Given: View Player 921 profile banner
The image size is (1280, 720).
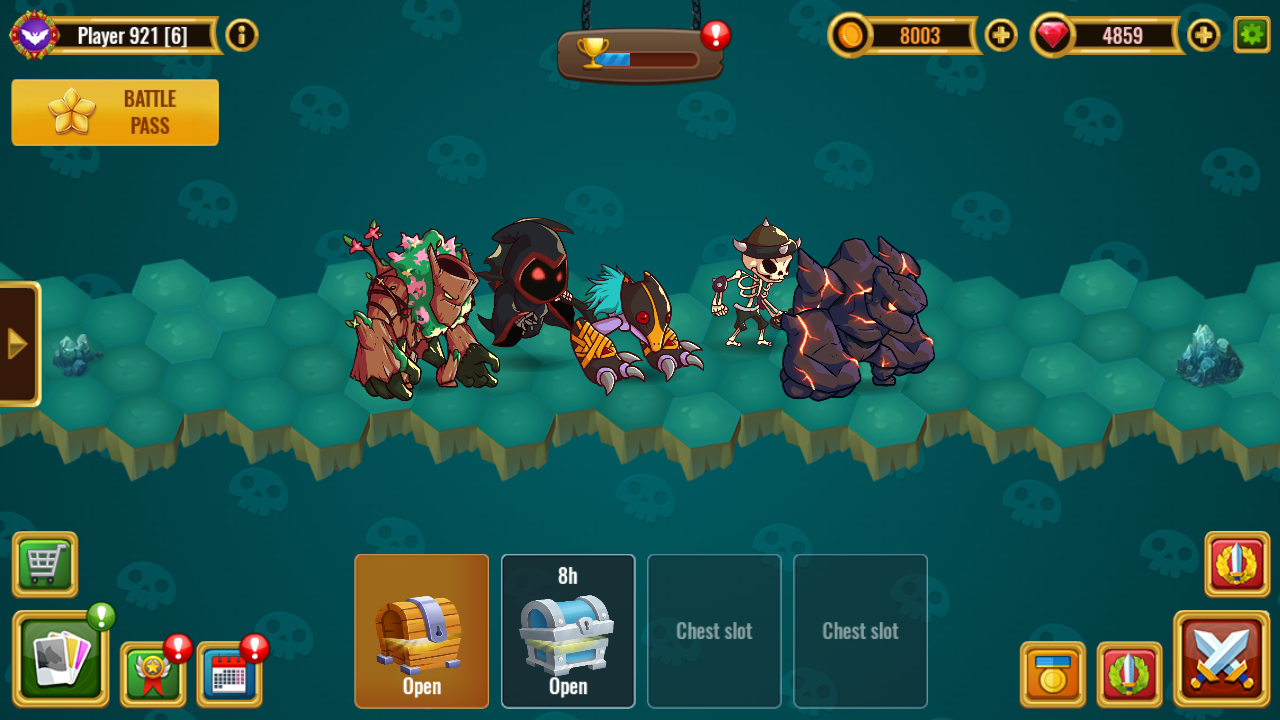Looking at the screenshot, I should click(x=120, y=33).
